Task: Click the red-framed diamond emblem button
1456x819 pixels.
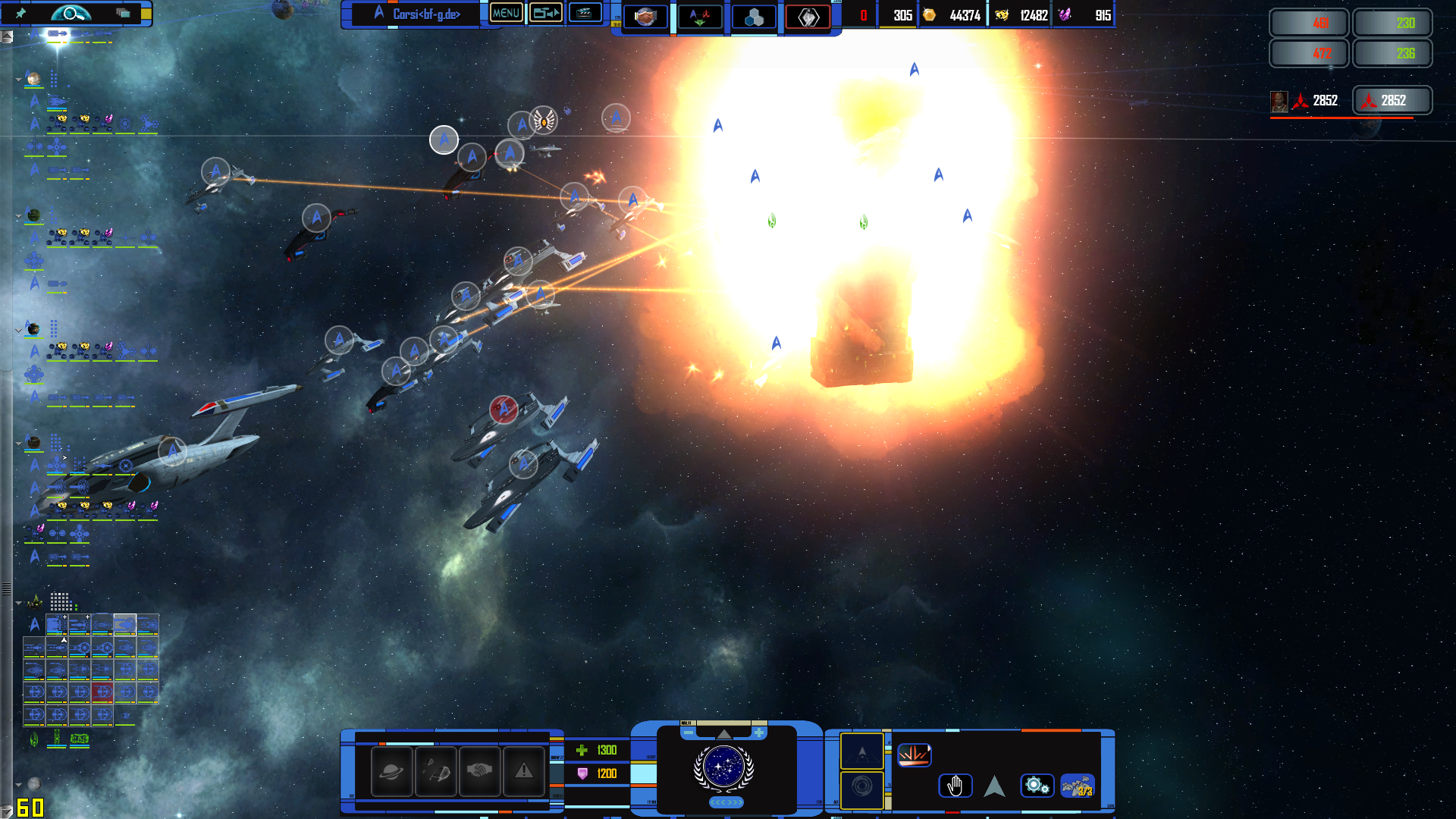Action: [x=808, y=16]
